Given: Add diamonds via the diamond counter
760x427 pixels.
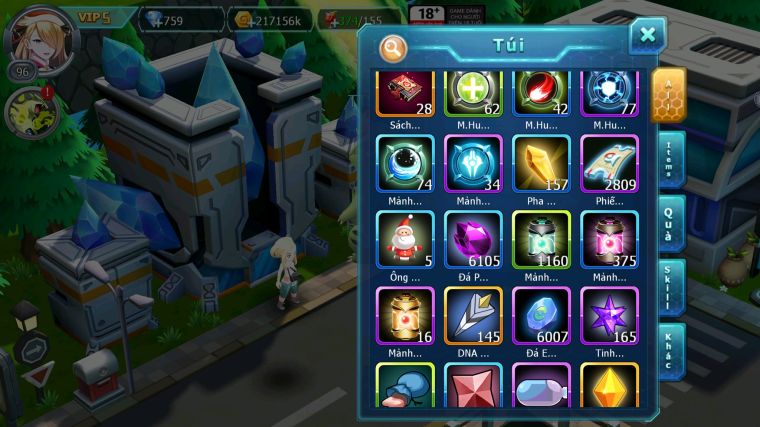Looking at the screenshot, I should [178, 19].
